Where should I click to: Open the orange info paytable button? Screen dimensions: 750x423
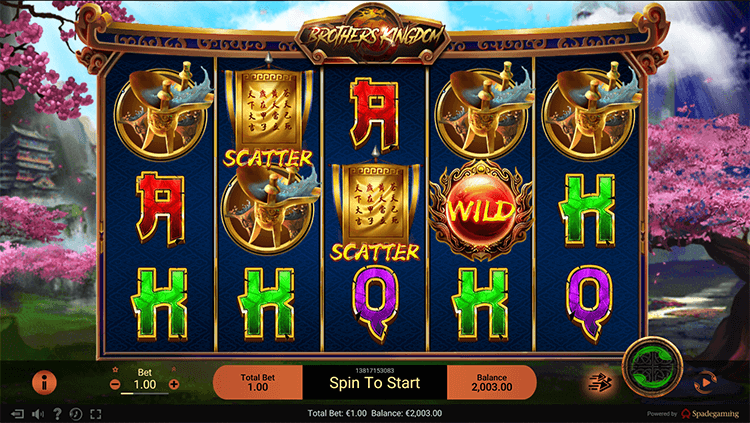44,381
